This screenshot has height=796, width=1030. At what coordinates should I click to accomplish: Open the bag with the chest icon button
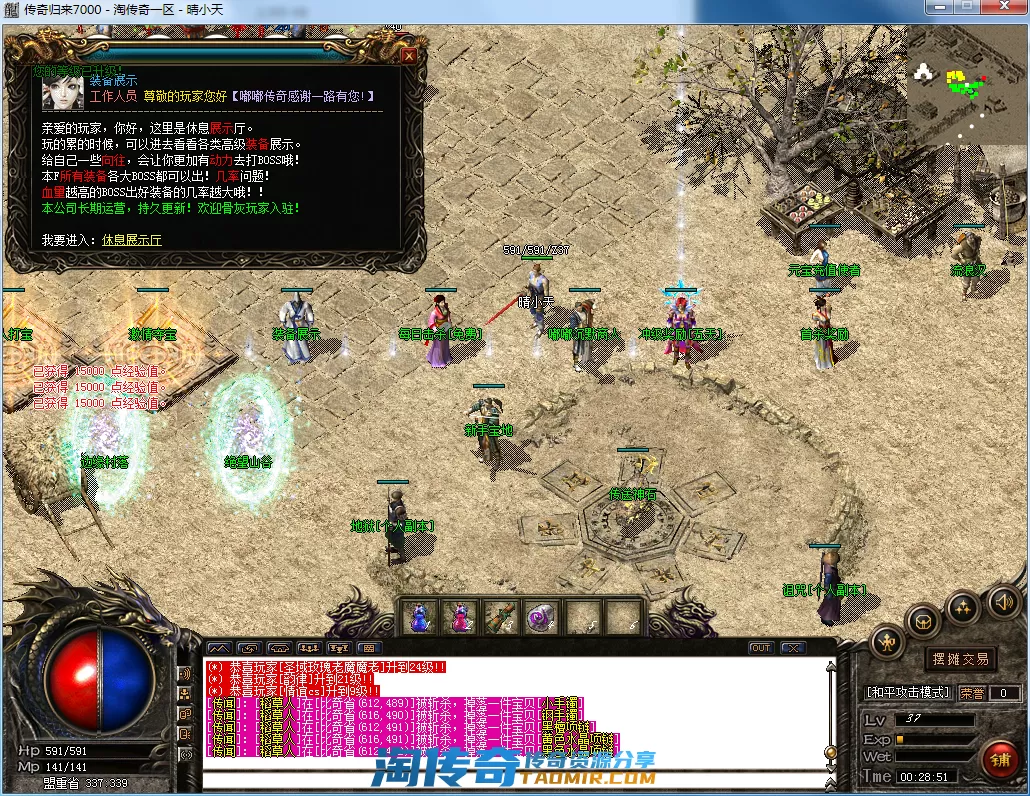(924, 621)
